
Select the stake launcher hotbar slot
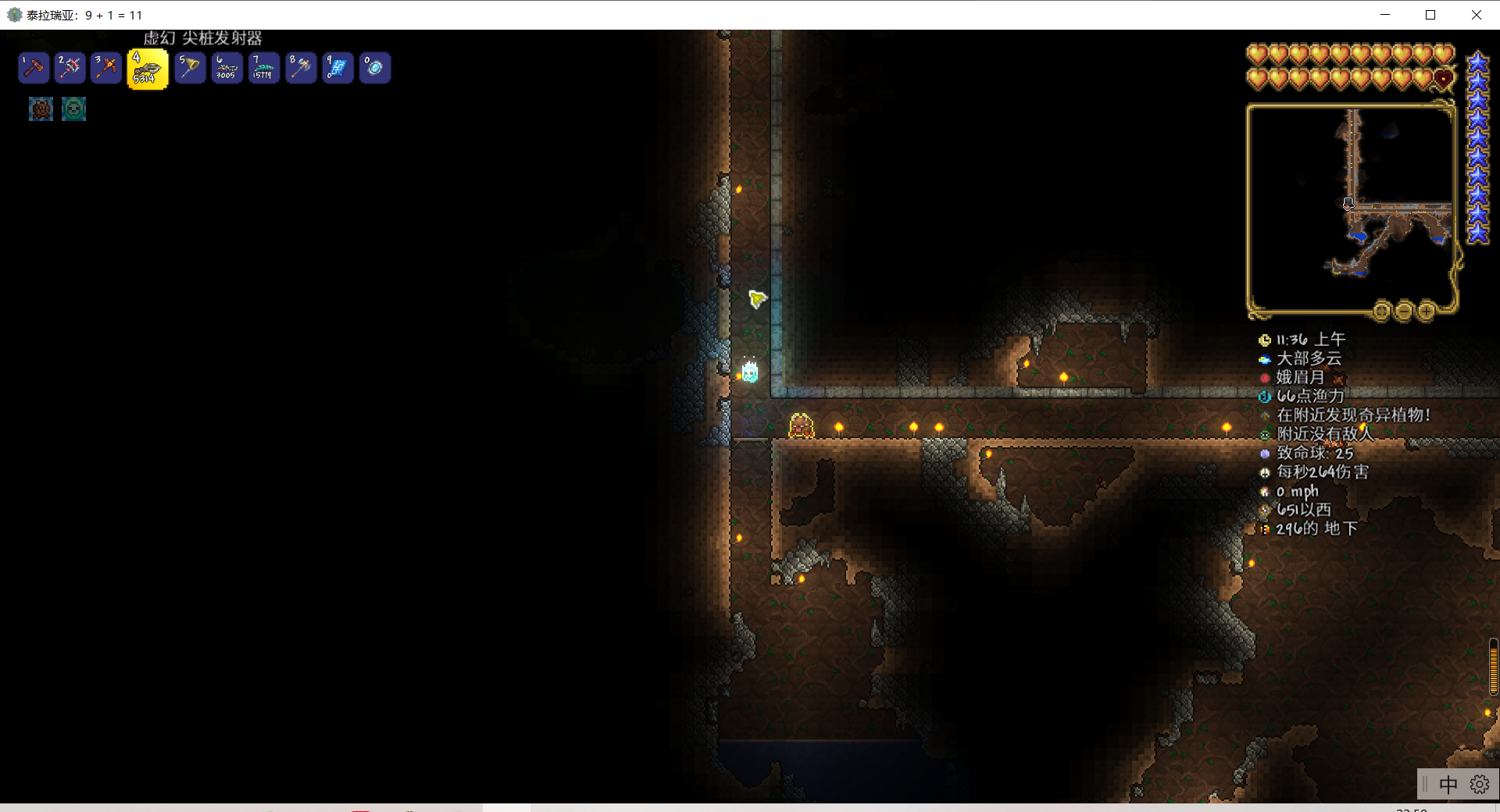coord(148,69)
